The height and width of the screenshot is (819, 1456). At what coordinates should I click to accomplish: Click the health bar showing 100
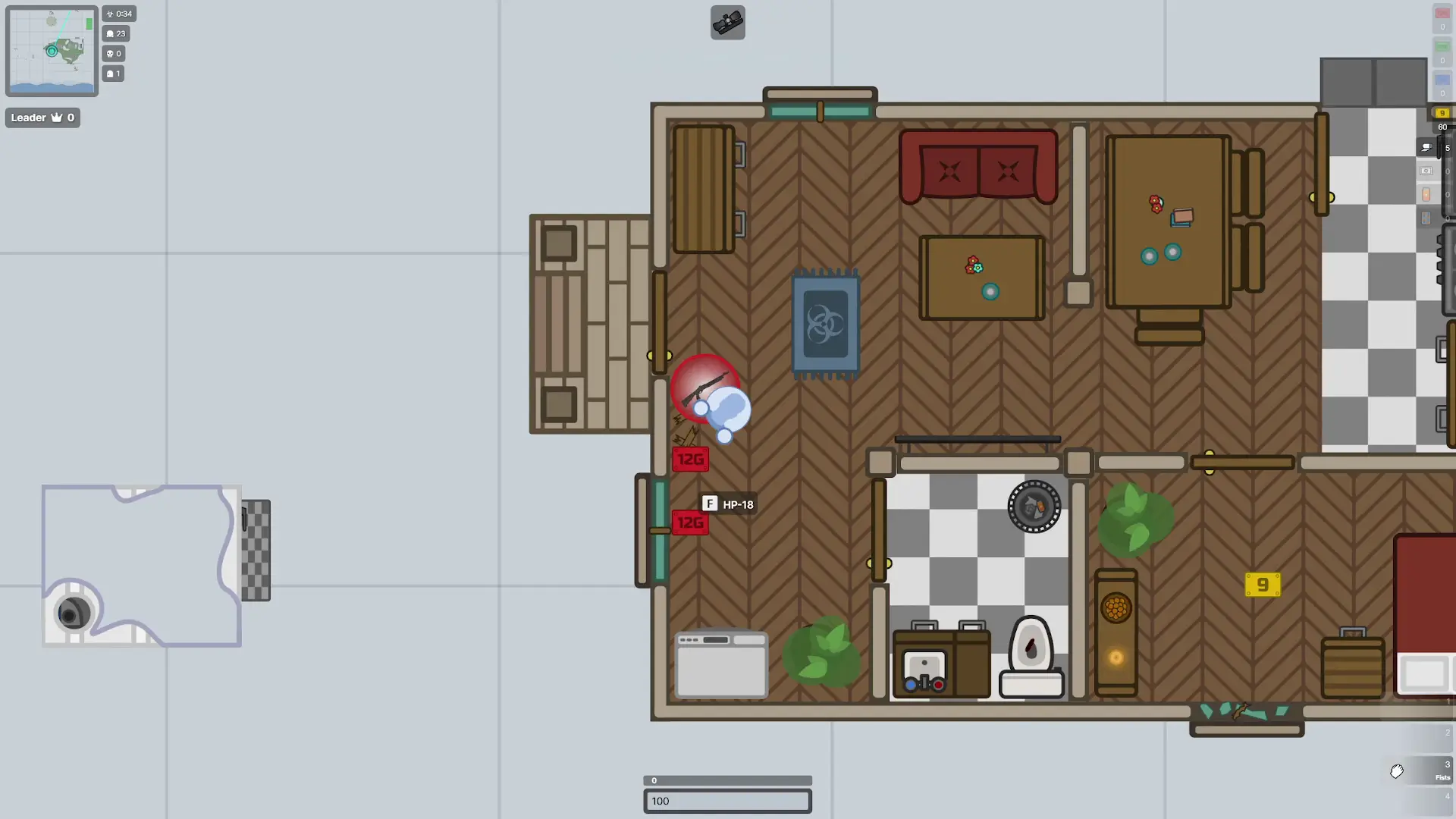click(727, 801)
